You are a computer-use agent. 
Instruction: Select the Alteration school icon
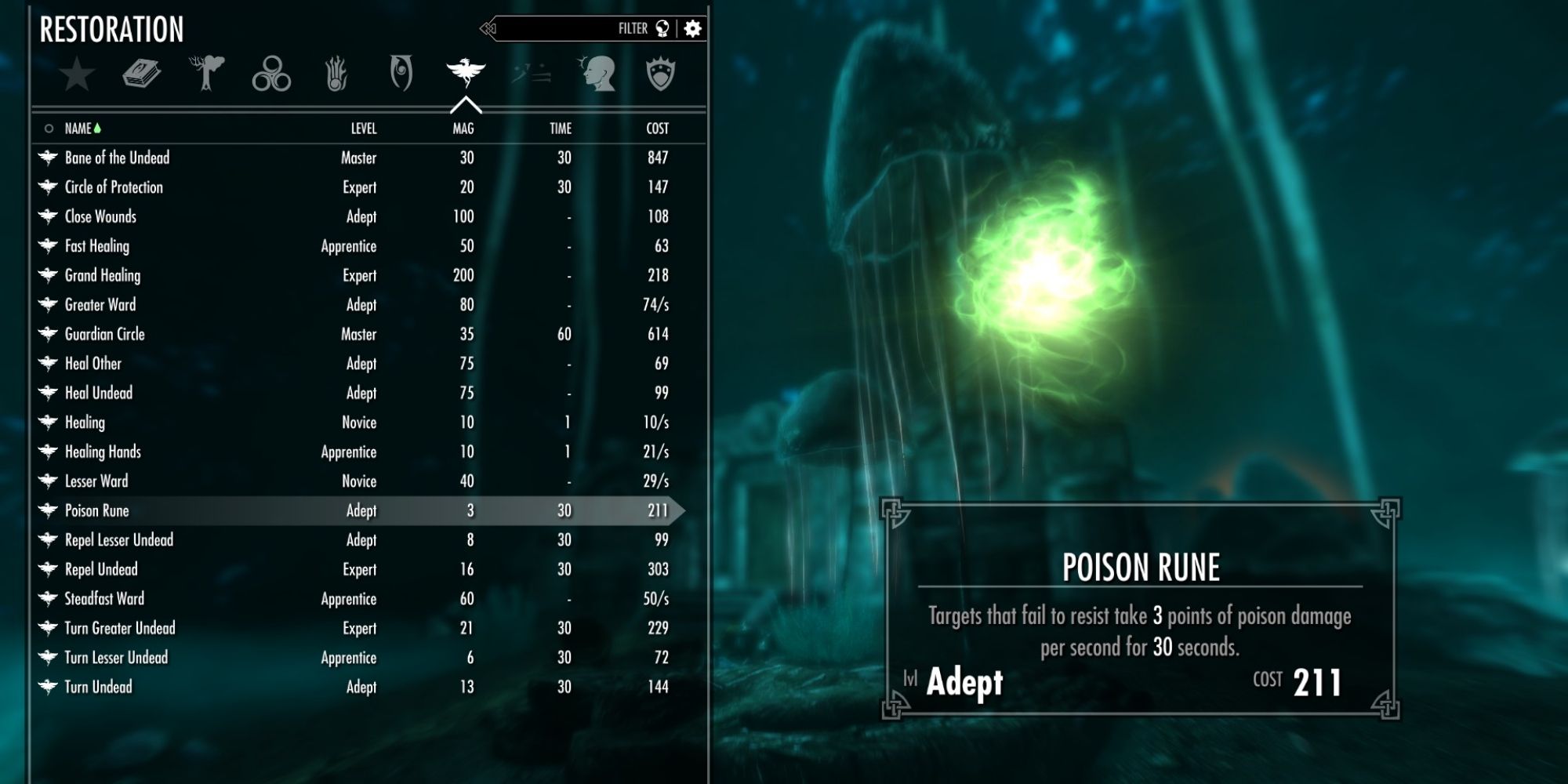click(206, 73)
